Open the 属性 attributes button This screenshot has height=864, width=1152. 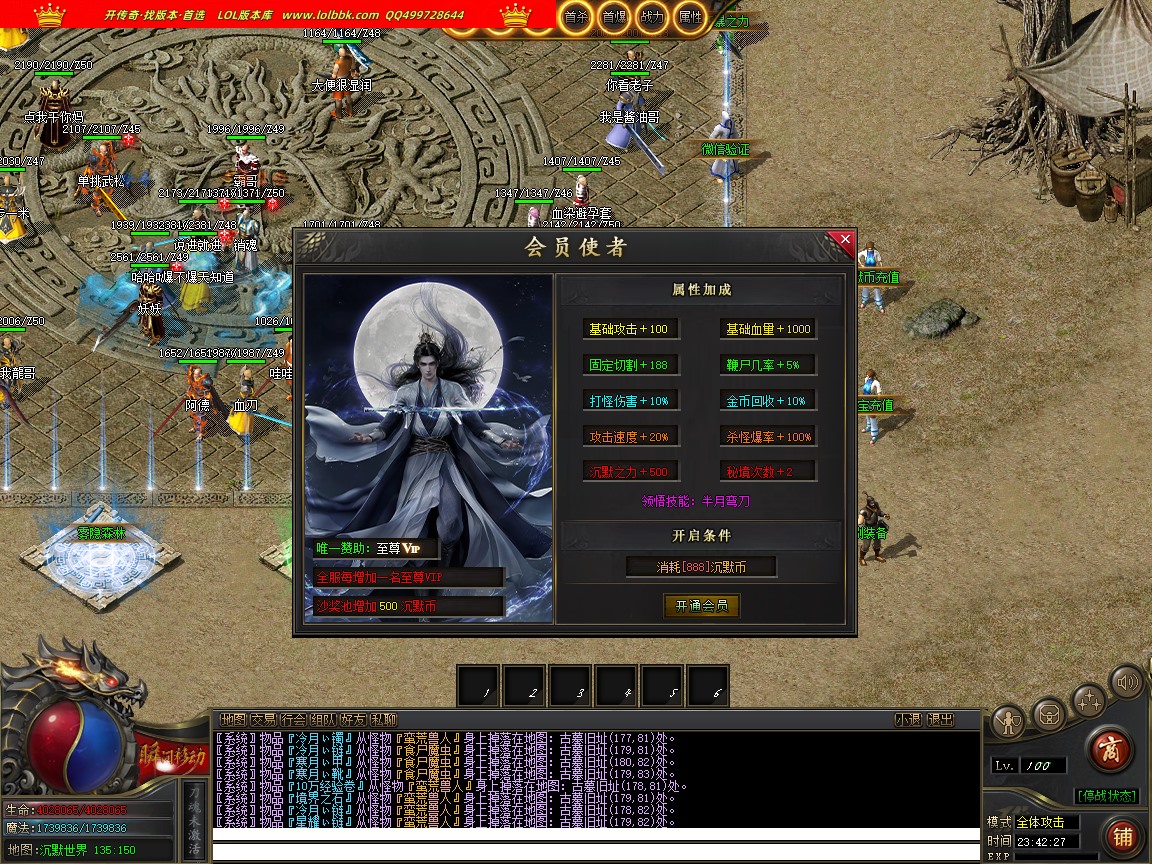click(x=690, y=17)
